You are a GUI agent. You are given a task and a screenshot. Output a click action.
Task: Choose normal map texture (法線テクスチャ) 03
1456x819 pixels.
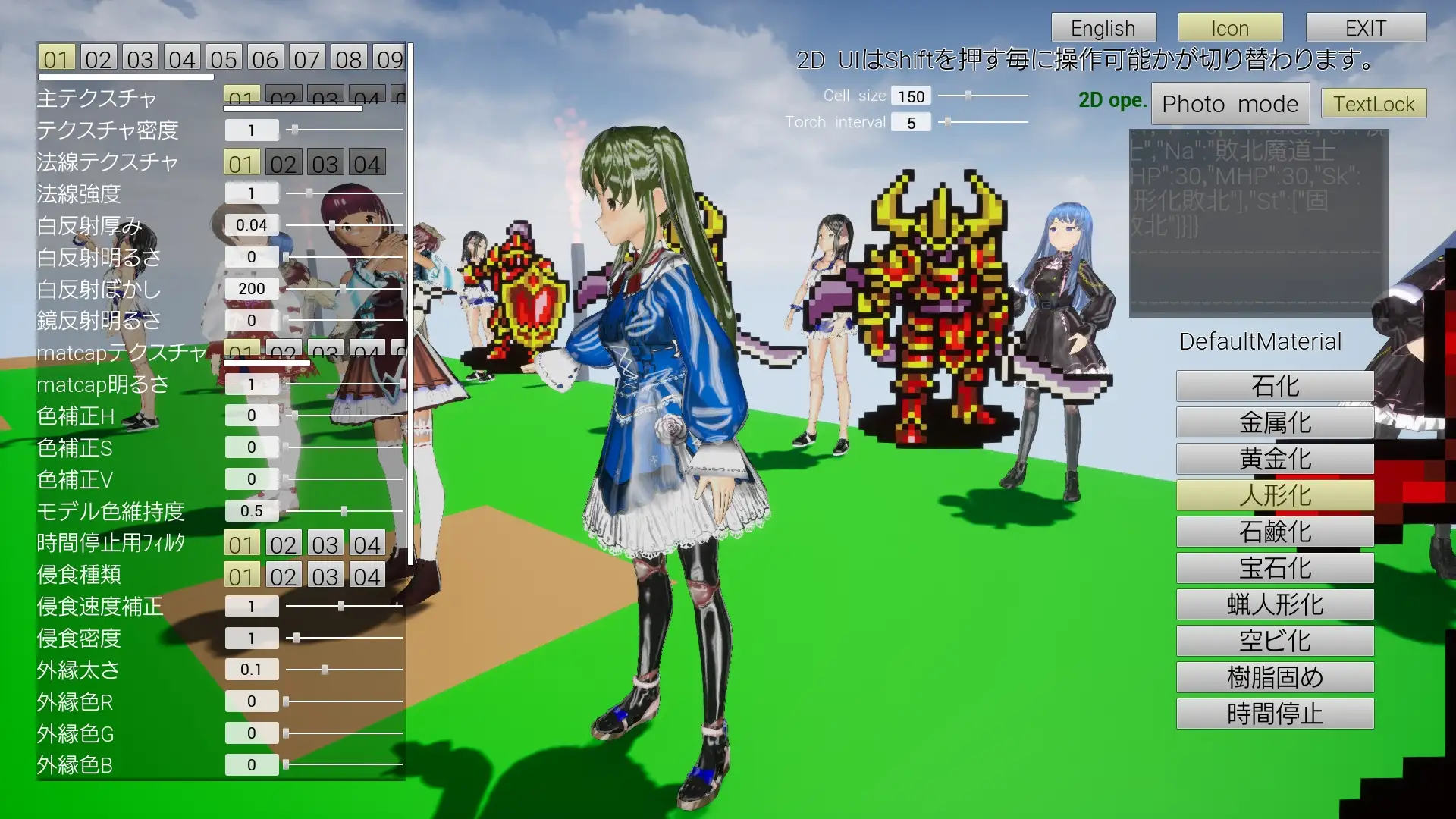326,162
